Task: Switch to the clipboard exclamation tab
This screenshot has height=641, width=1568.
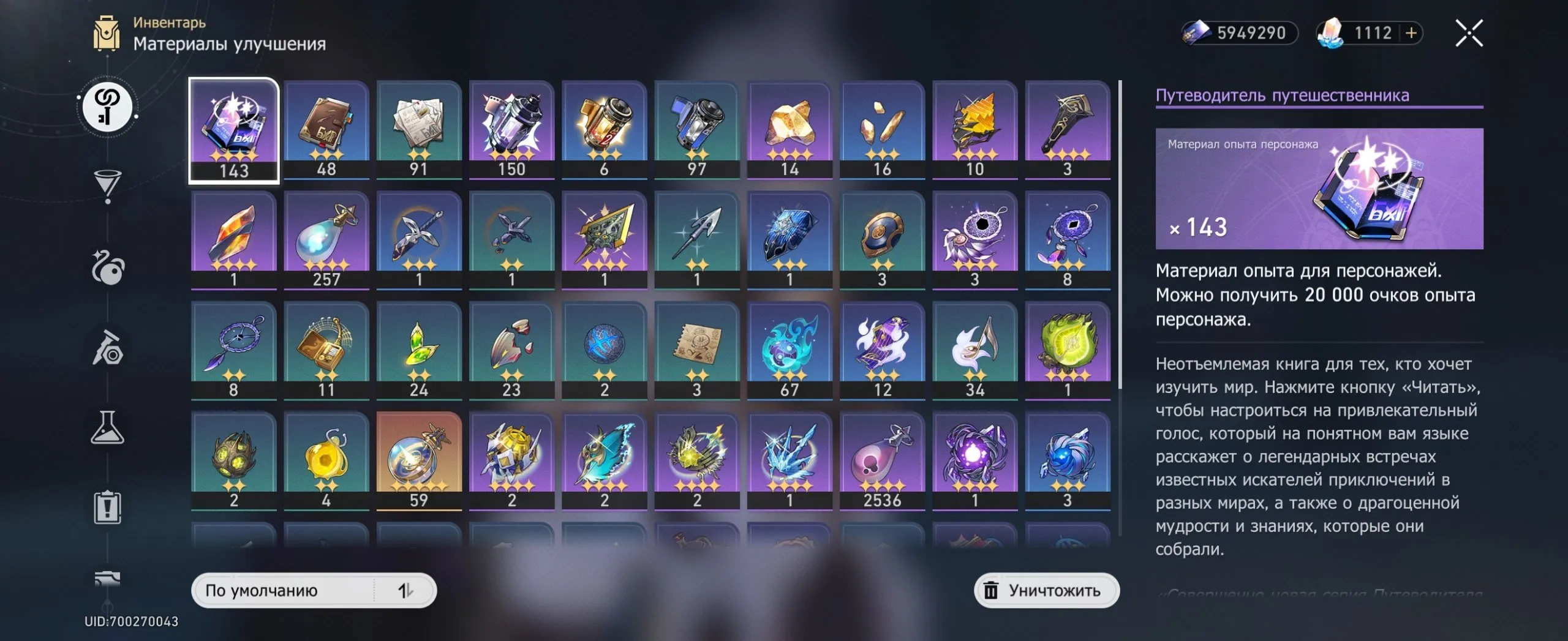Action: (x=107, y=507)
